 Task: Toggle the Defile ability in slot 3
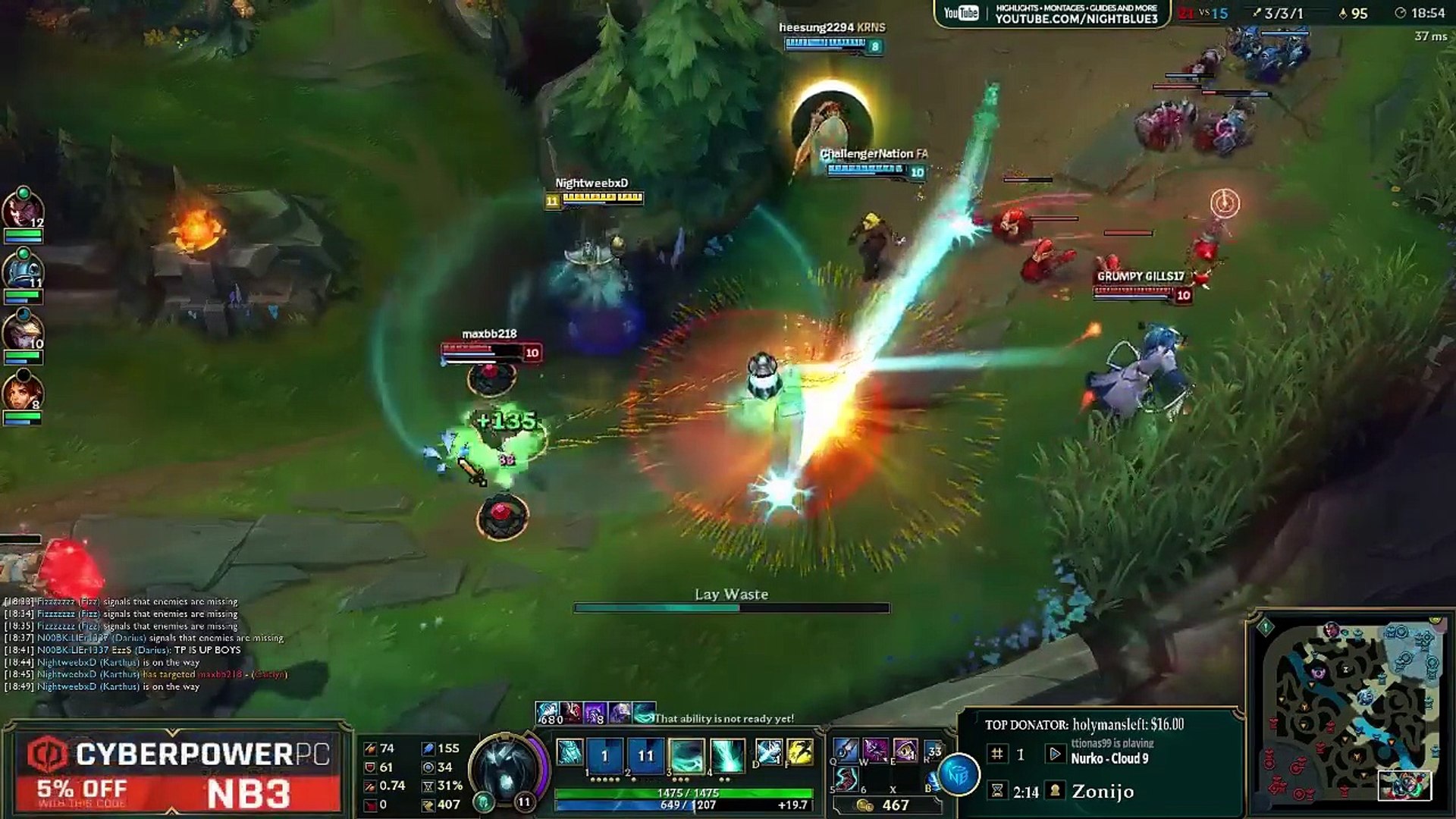[686, 755]
